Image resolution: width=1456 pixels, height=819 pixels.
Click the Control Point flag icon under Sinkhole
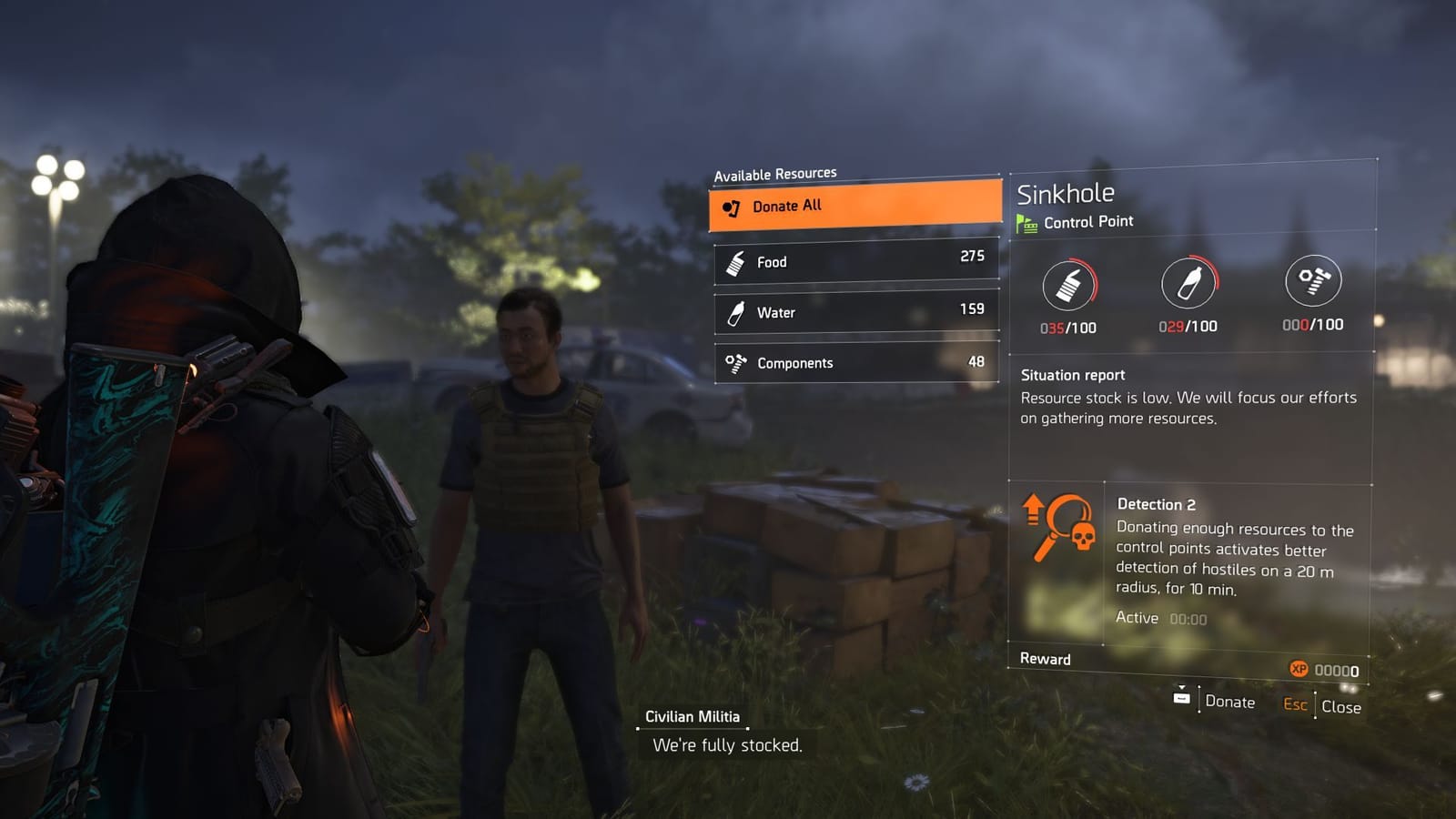point(1027,220)
